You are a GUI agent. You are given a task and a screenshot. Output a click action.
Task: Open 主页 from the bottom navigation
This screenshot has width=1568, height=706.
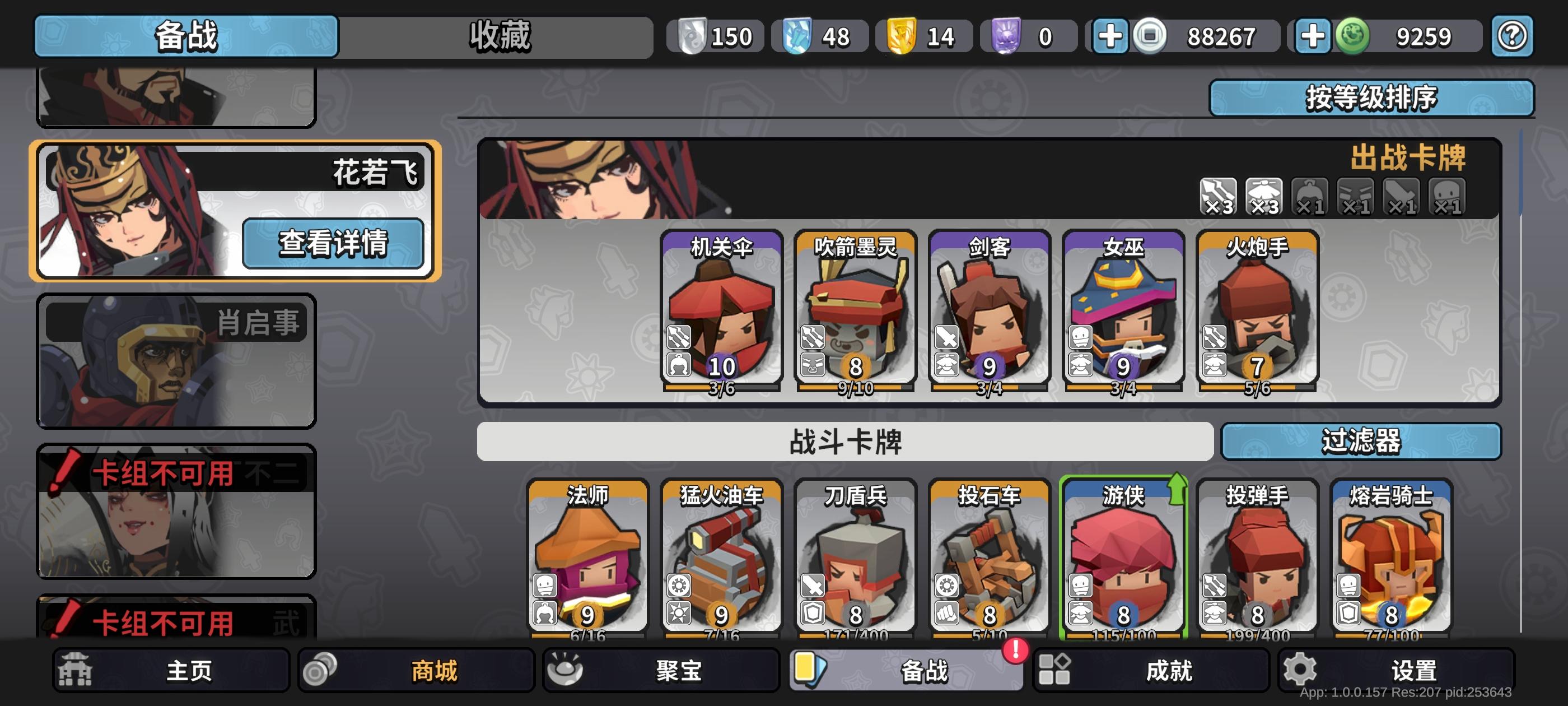tap(174, 670)
